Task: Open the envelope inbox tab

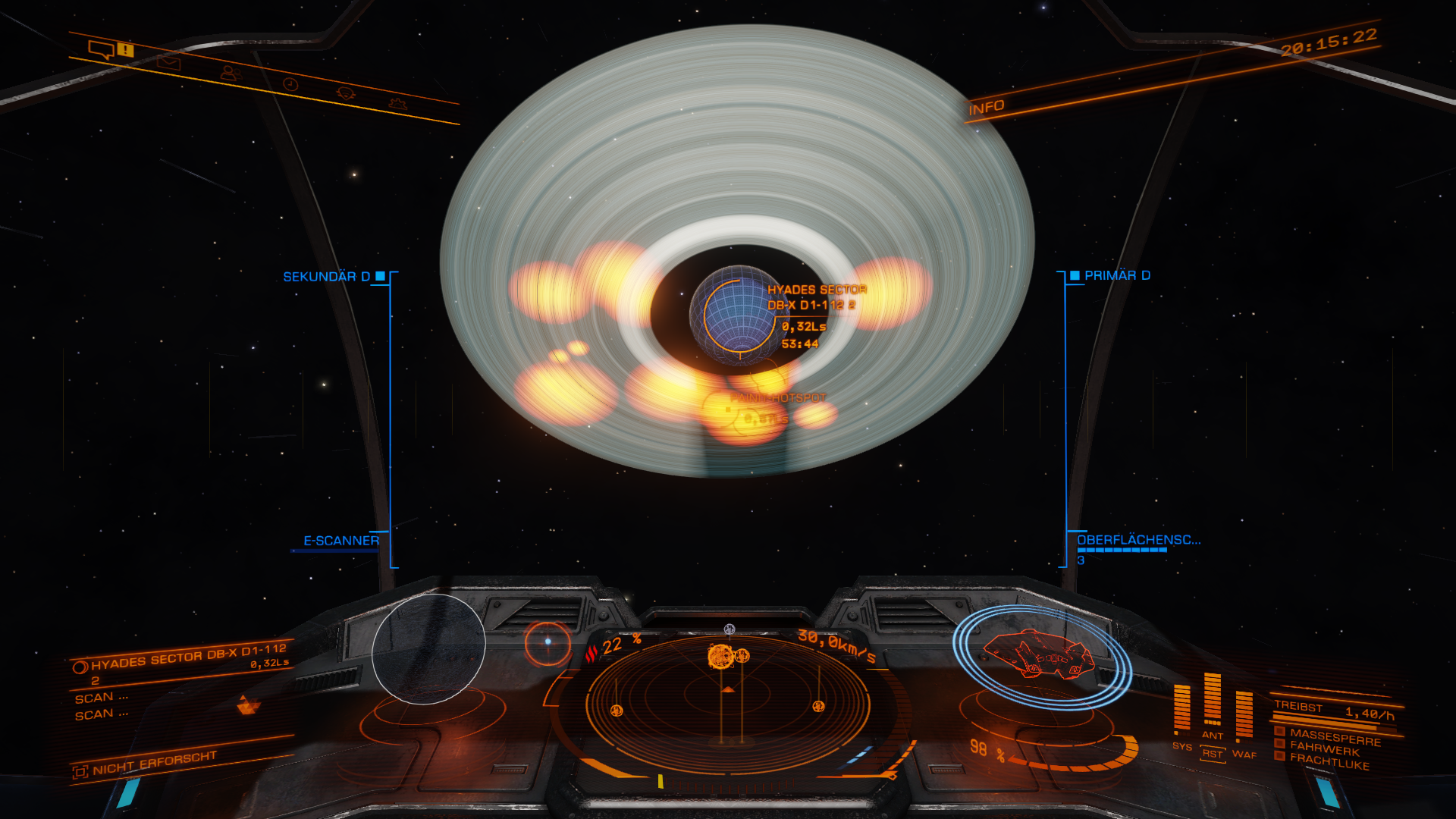Action: 168,63
